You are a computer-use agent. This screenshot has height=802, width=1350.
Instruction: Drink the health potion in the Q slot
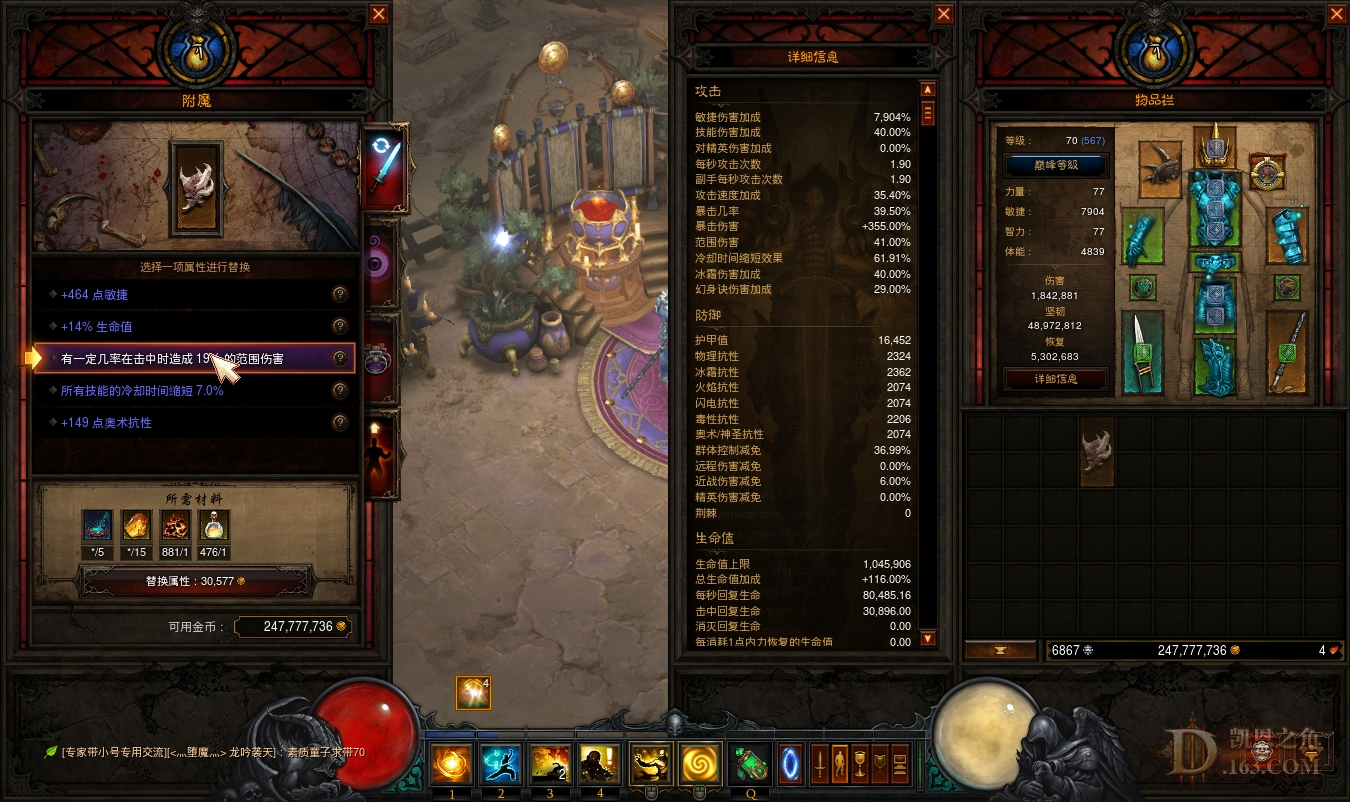pos(748,764)
